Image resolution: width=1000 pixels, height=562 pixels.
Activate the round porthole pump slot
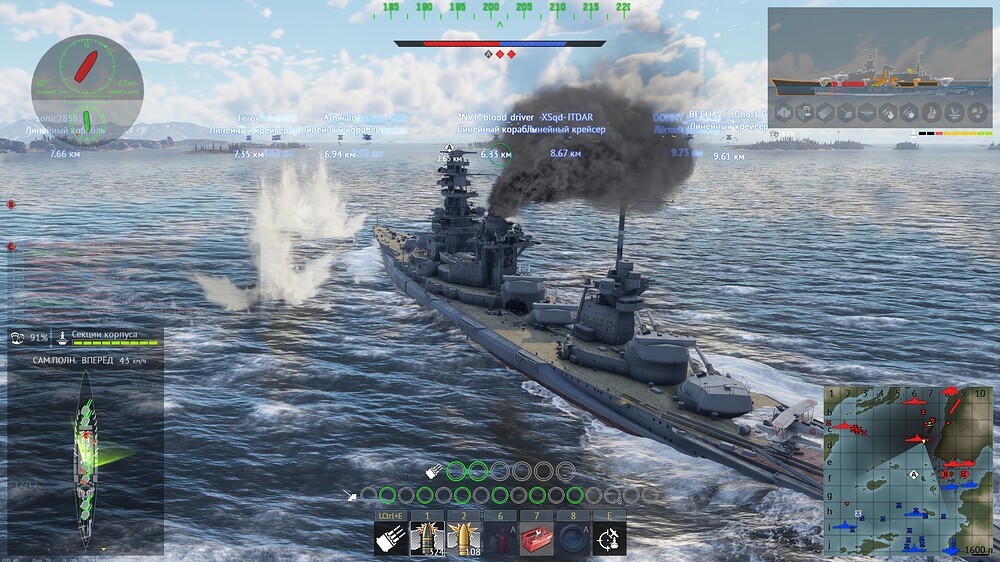pyautogui.click(x=573, y=538)
